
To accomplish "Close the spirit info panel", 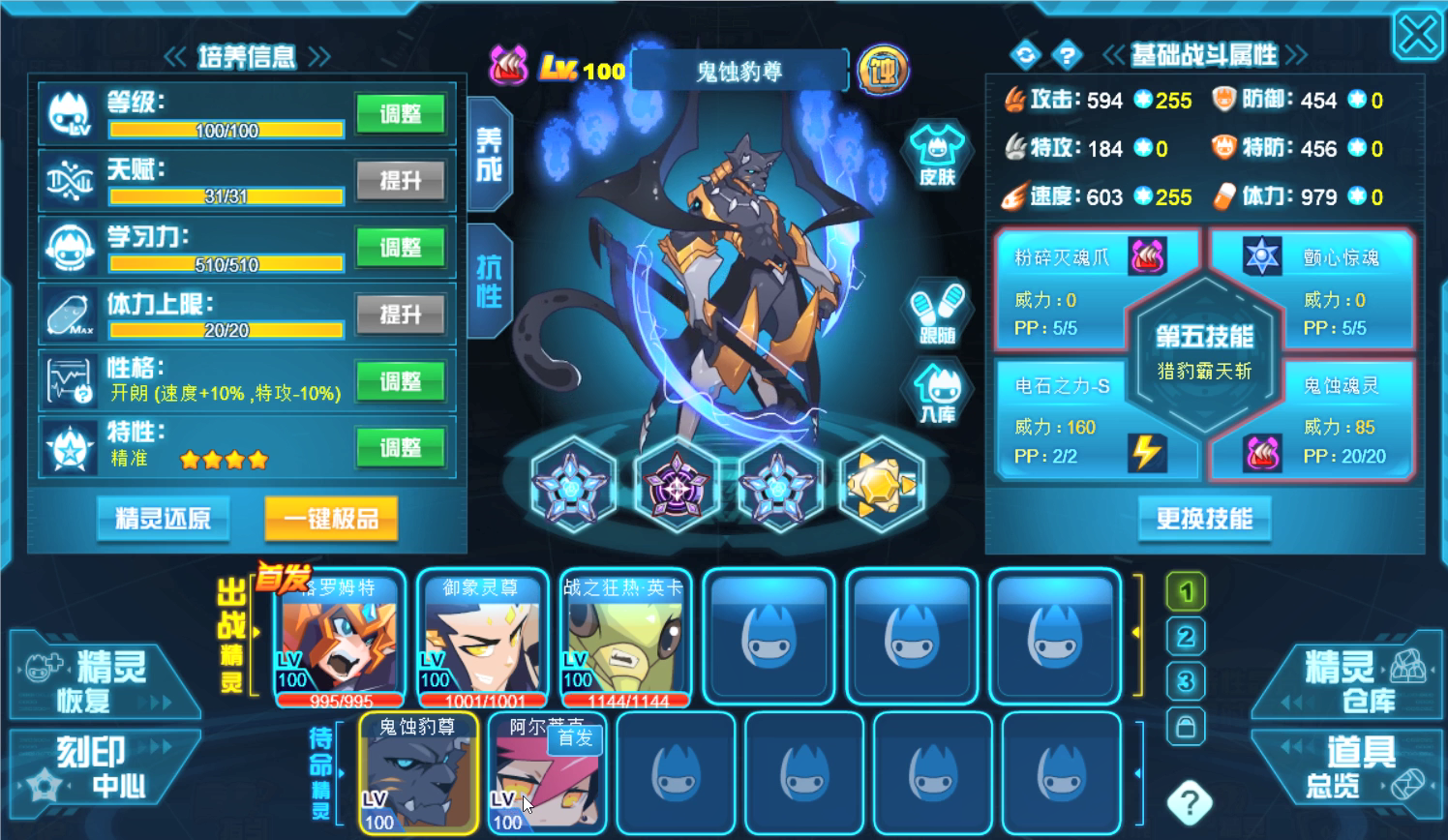I will pyautogui.click(x=1417, y=37).
